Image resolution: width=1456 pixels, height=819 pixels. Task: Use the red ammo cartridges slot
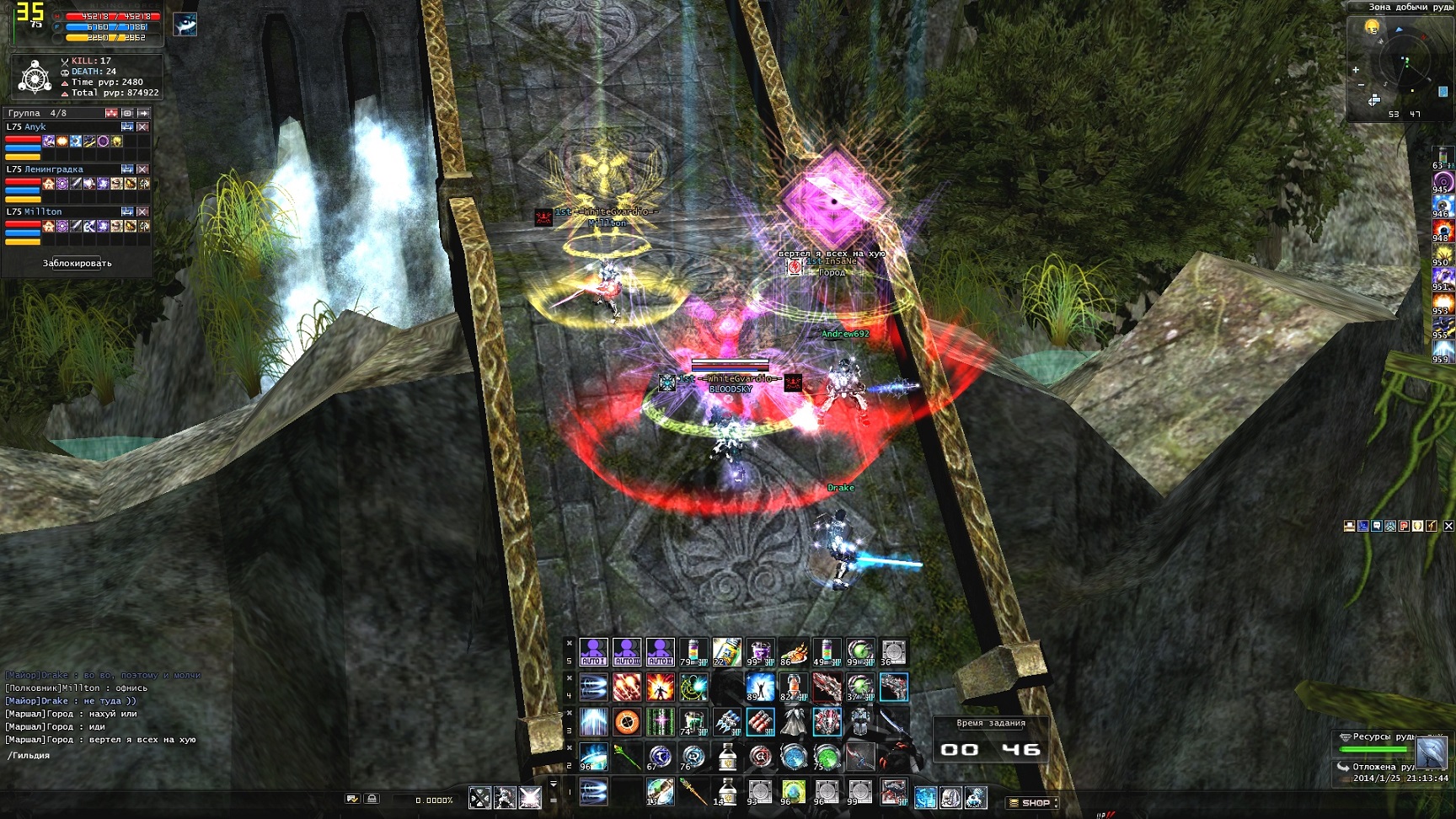click(760, 722)
